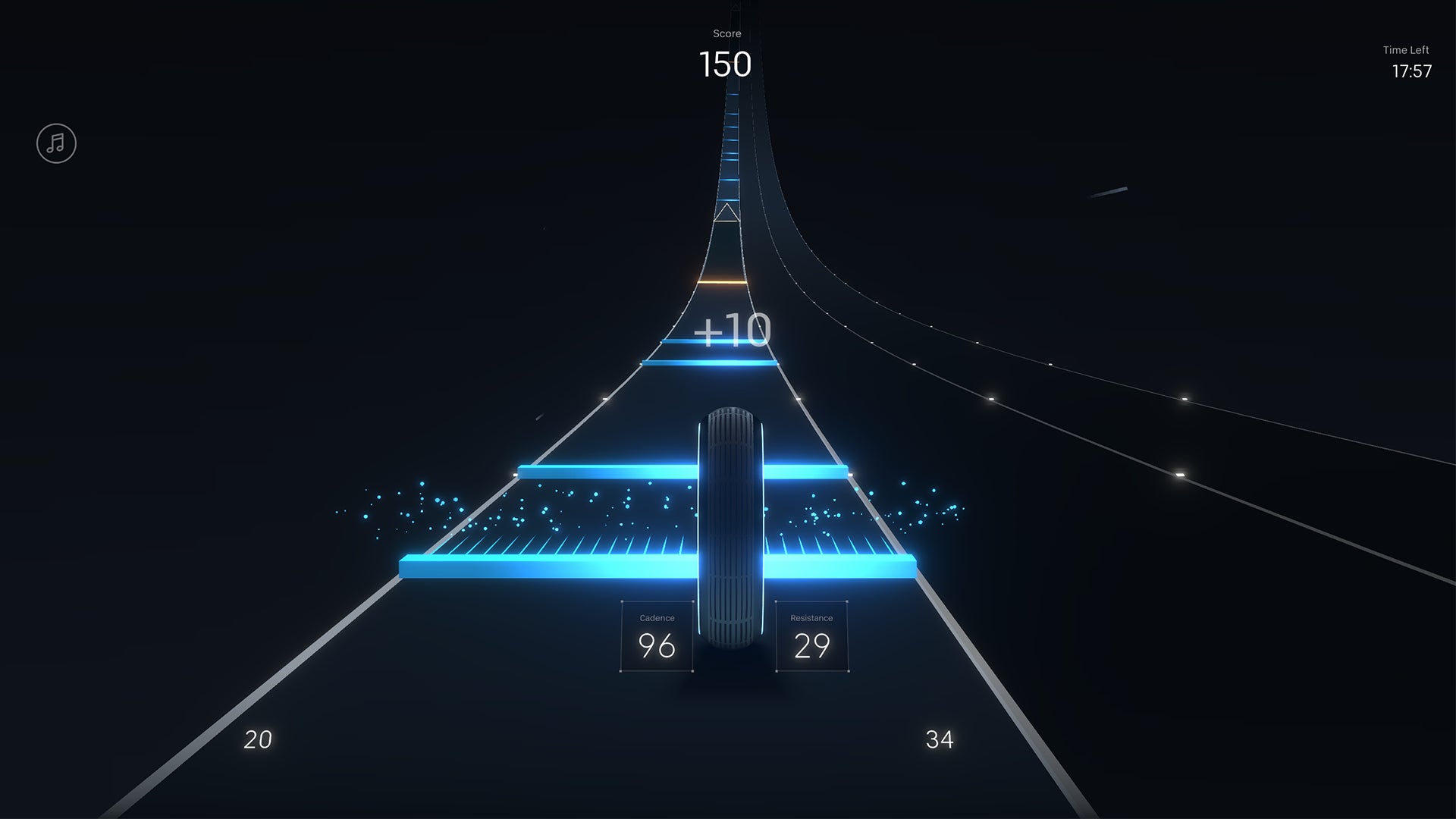The height and width of the screenshot is (819, 1456).
Task: Open the music track selector
Action: point(57,143)
